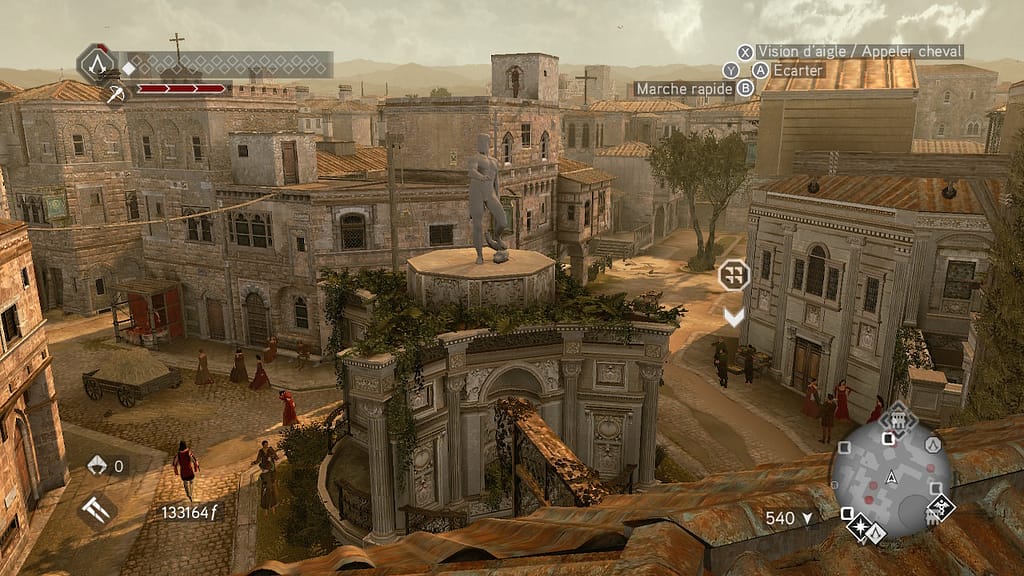Click the Assassin insignia beside the sync bar
Viewport: 1024px width, 576px height.
click(97, 64)
